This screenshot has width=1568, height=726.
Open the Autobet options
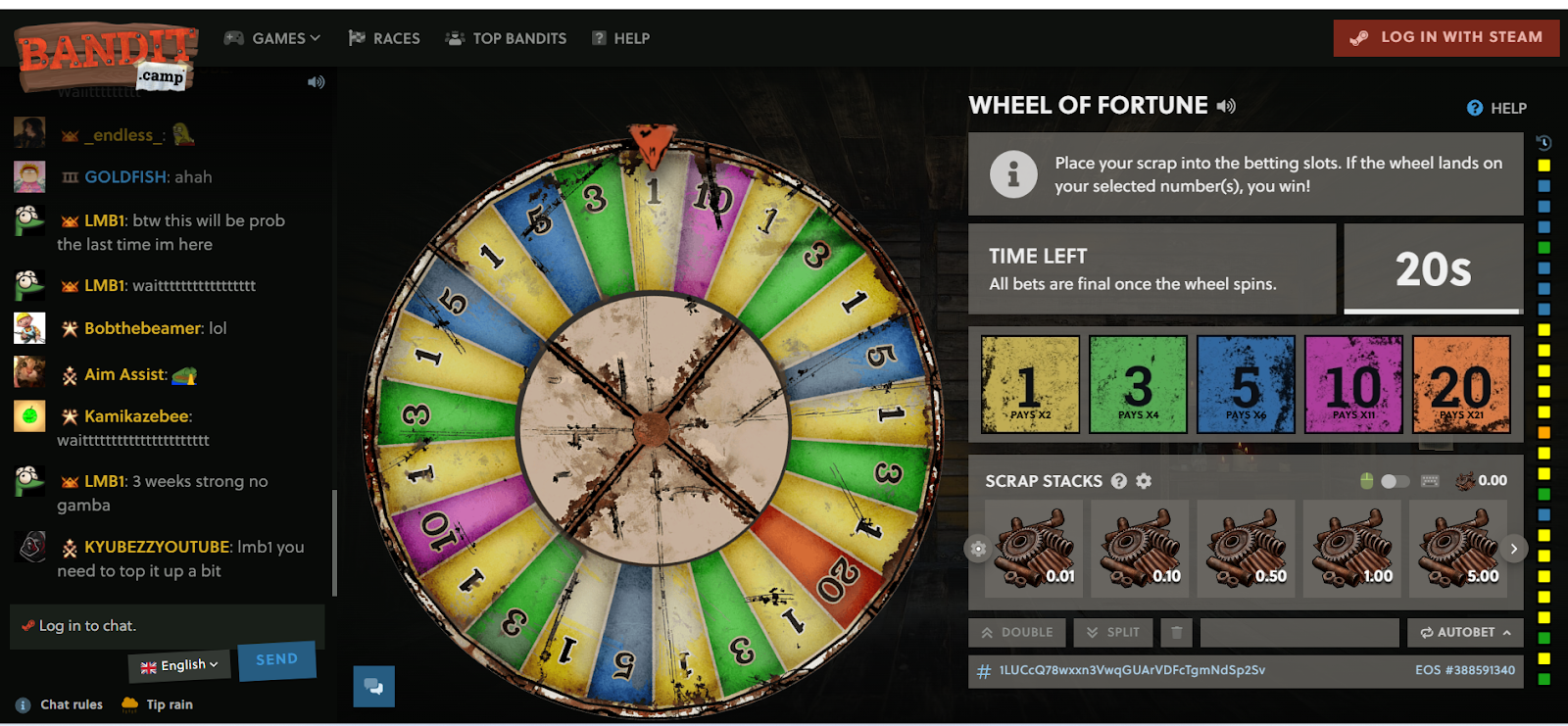click(1465, 633)
